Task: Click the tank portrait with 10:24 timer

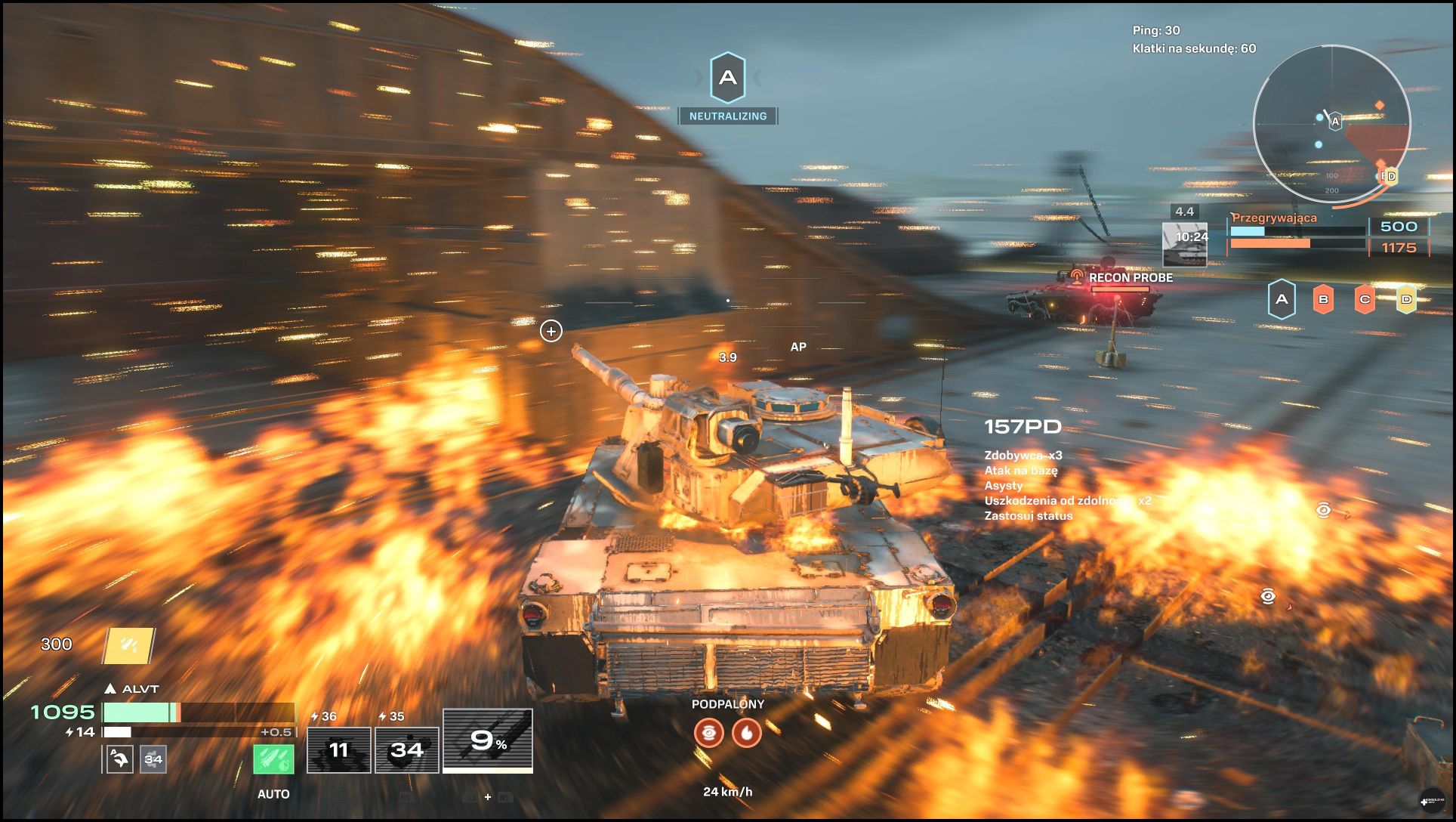Action: pos(1185,244)
